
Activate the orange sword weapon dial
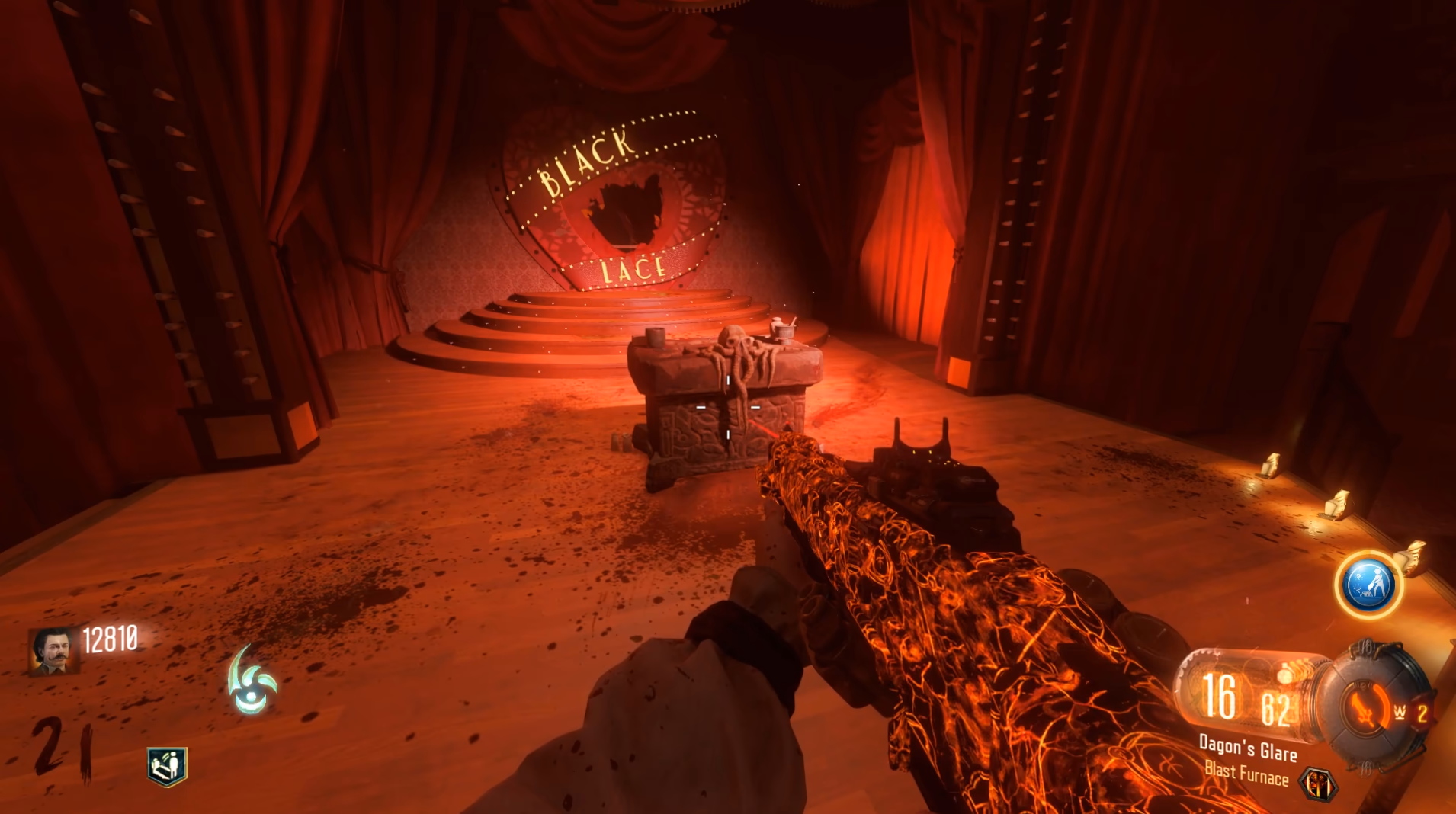point(1364,707)
